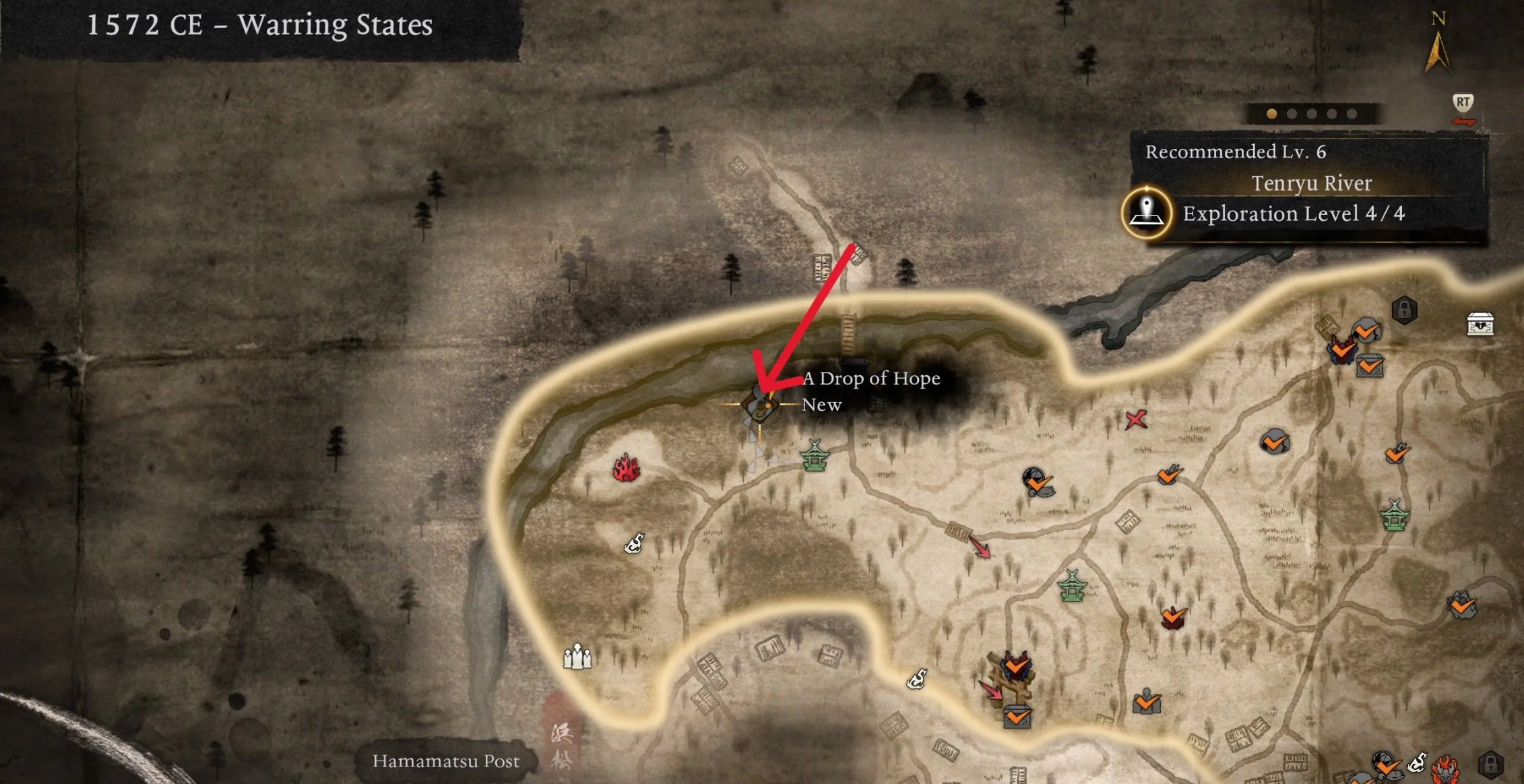
Task: Click the first orange page indicator dot
Action: (1271, 114)
